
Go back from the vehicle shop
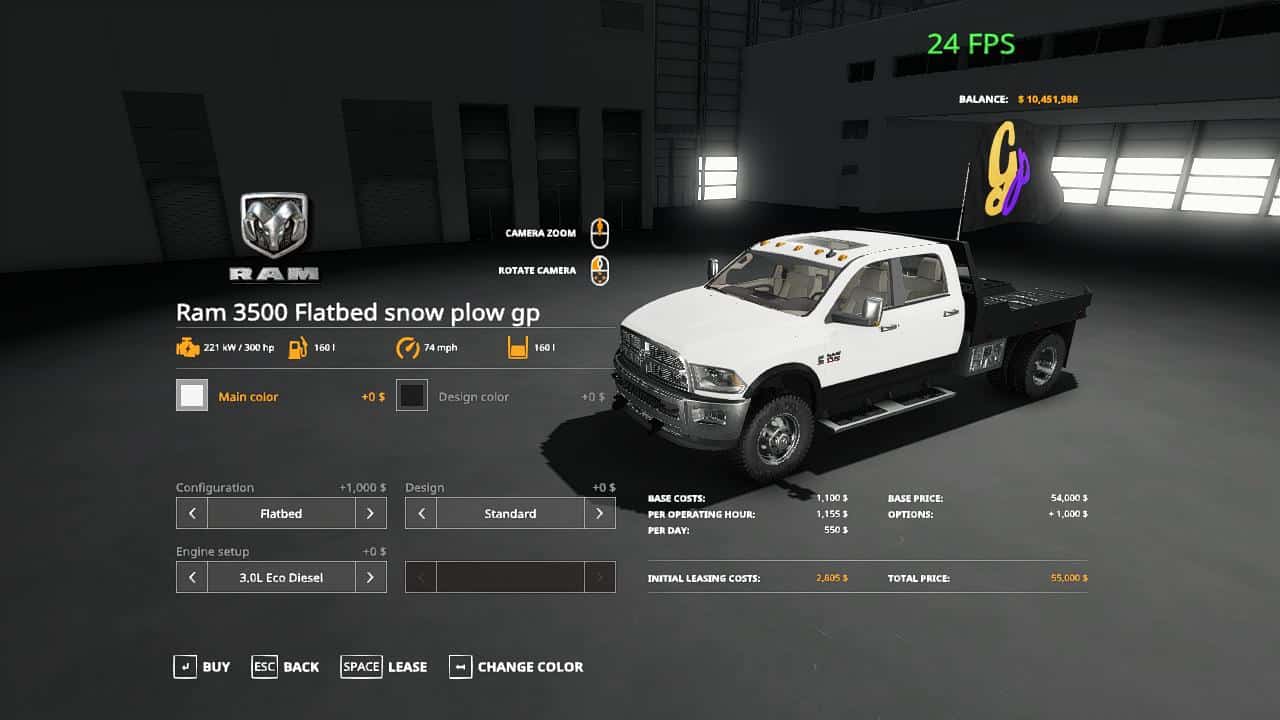(285, 667)
